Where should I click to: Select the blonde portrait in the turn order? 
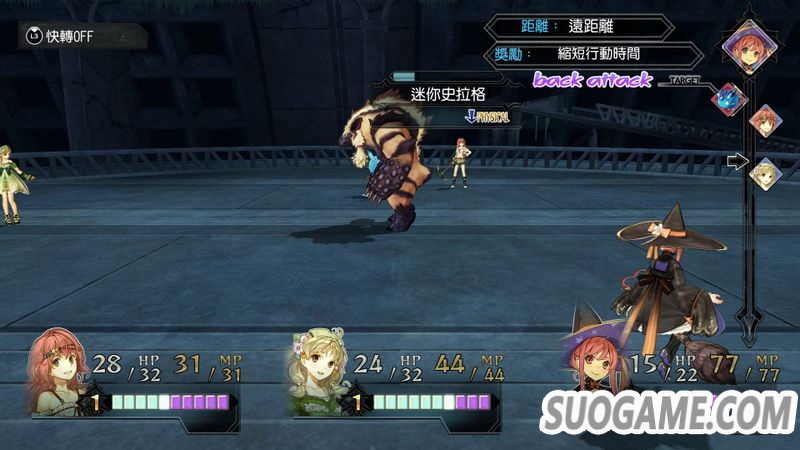(x=765, y=174)
